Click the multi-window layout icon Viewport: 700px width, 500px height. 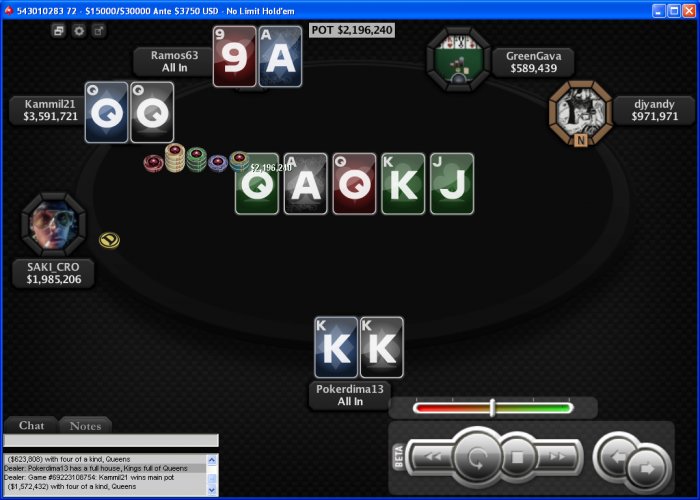[59, 31]
